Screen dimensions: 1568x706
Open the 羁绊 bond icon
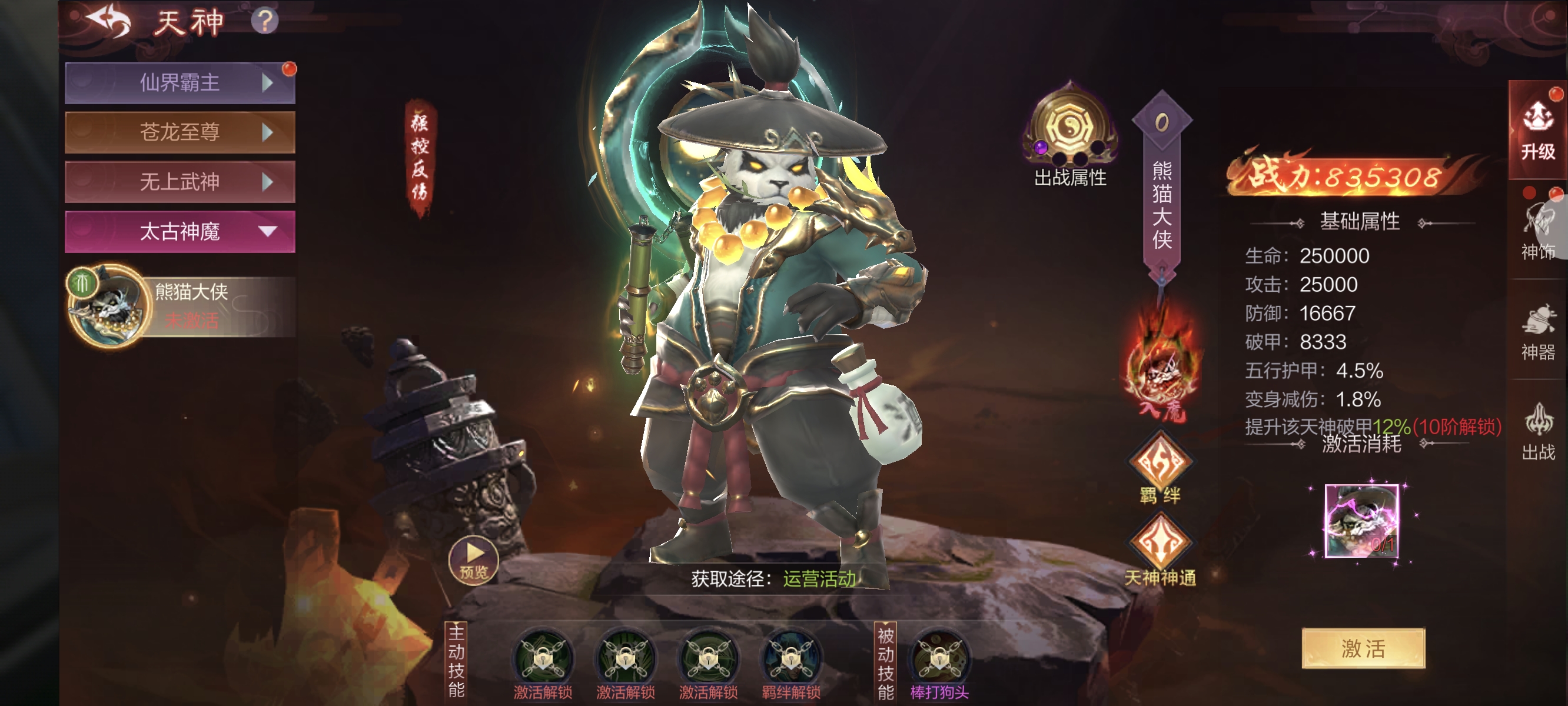[1160, 462]
